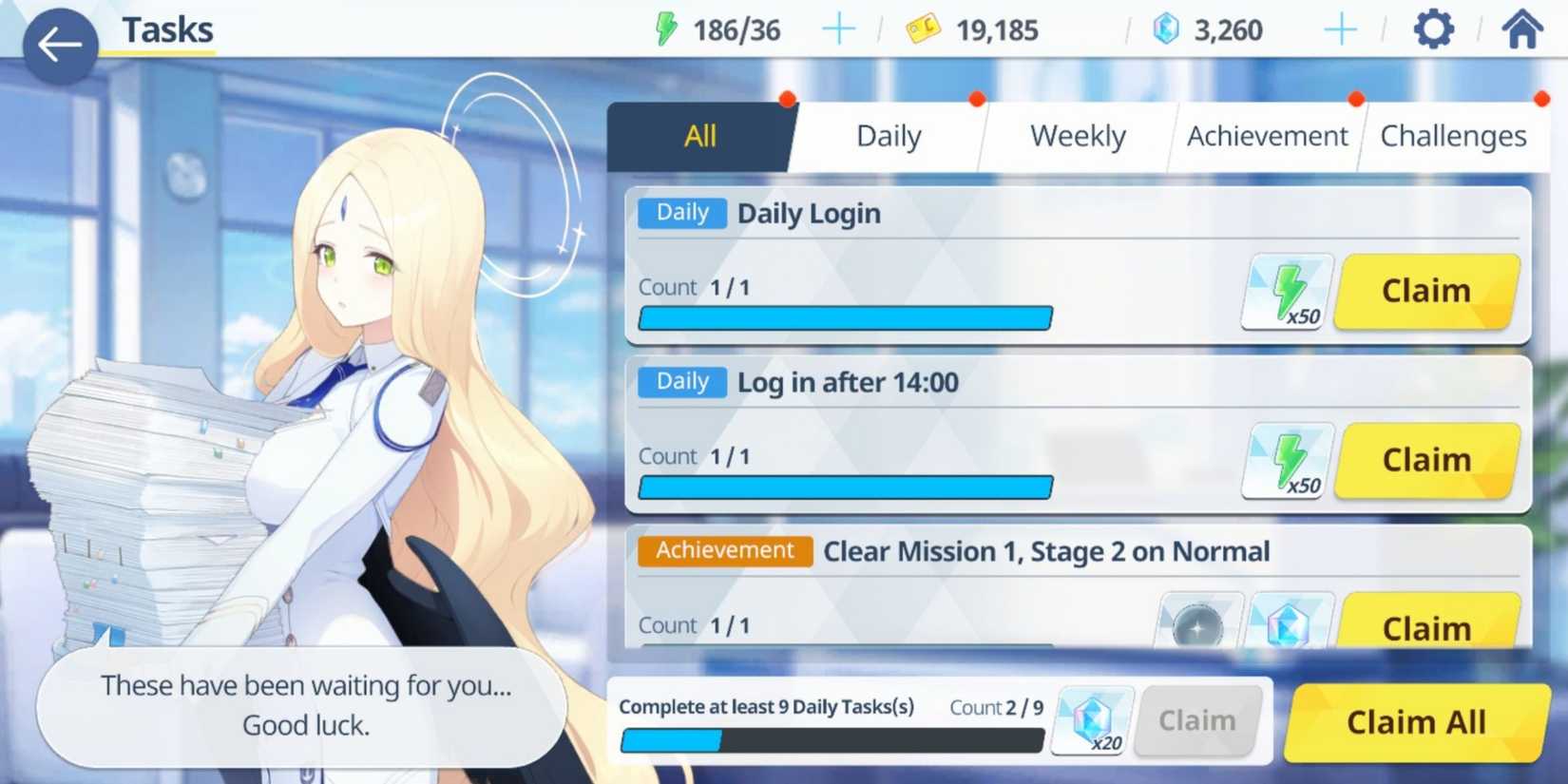Click the x50 energy reward on Daily Login

coord(1288,290)
